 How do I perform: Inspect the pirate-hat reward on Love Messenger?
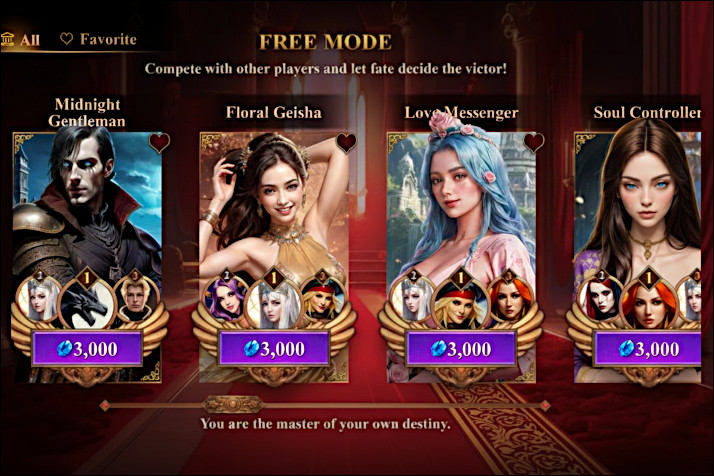point(461,301)
